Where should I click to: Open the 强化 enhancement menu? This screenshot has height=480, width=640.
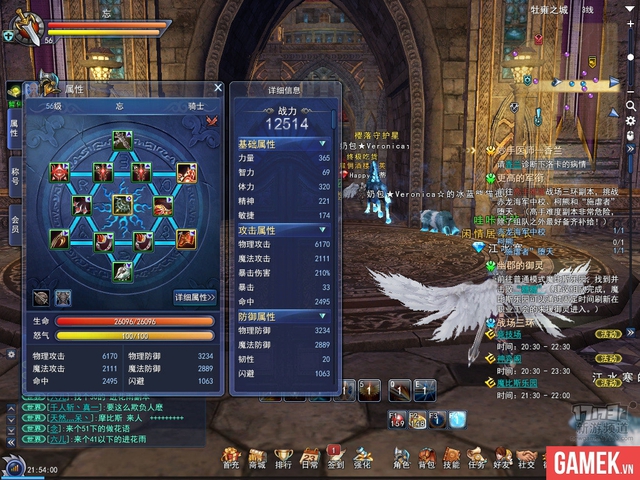(x=361, y=459)
